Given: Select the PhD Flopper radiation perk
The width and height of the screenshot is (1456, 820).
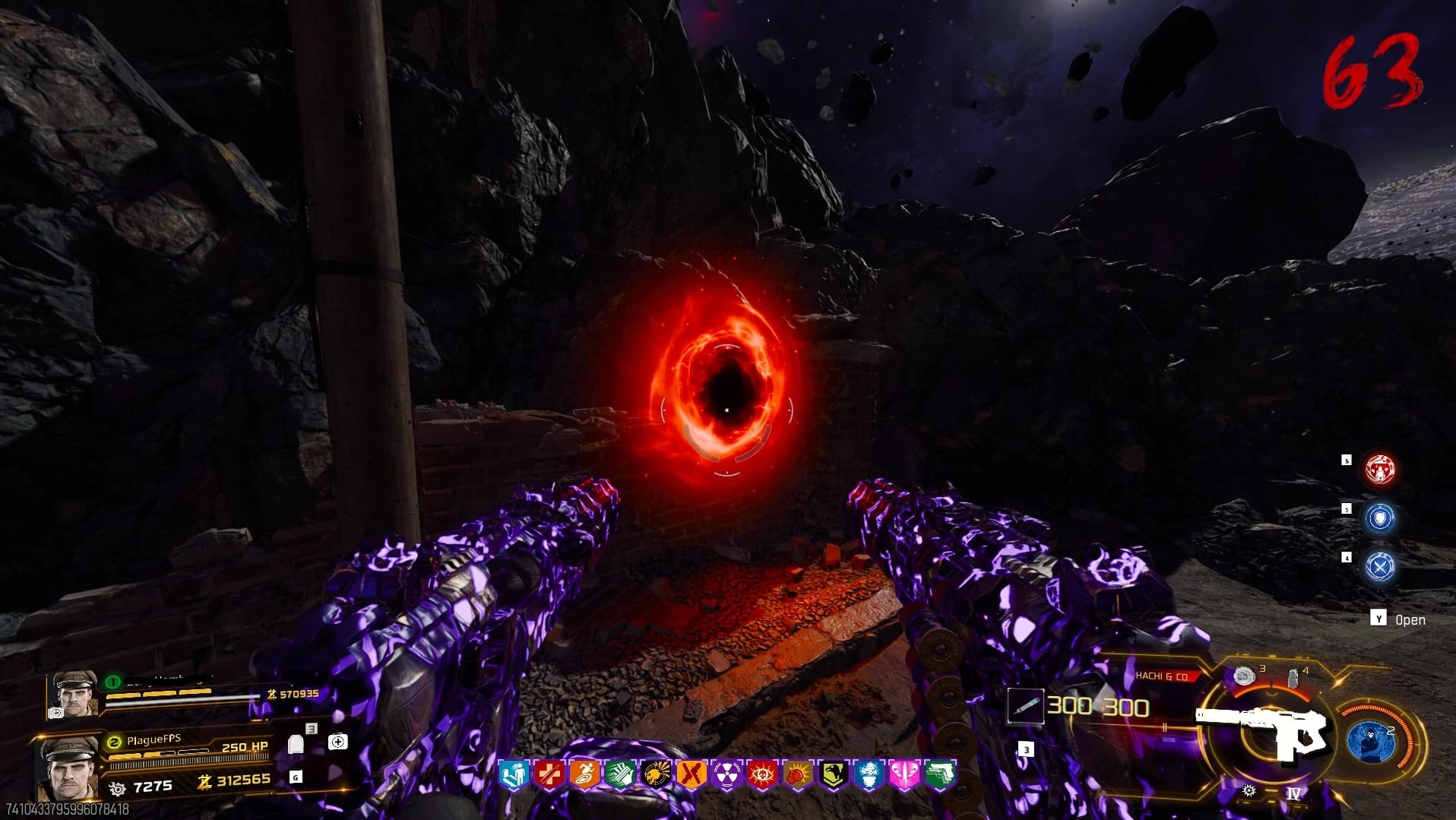Looking at the screenshot, I should [726, 776].
